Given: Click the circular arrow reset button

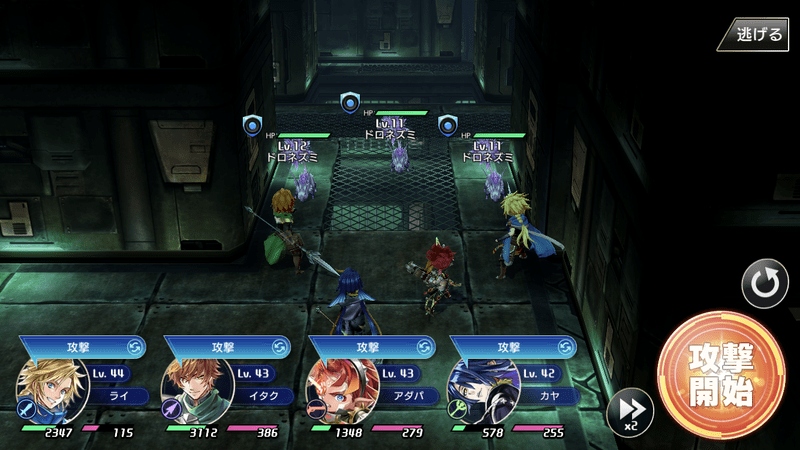Looking at the screenshot, I should click(765, 283).
